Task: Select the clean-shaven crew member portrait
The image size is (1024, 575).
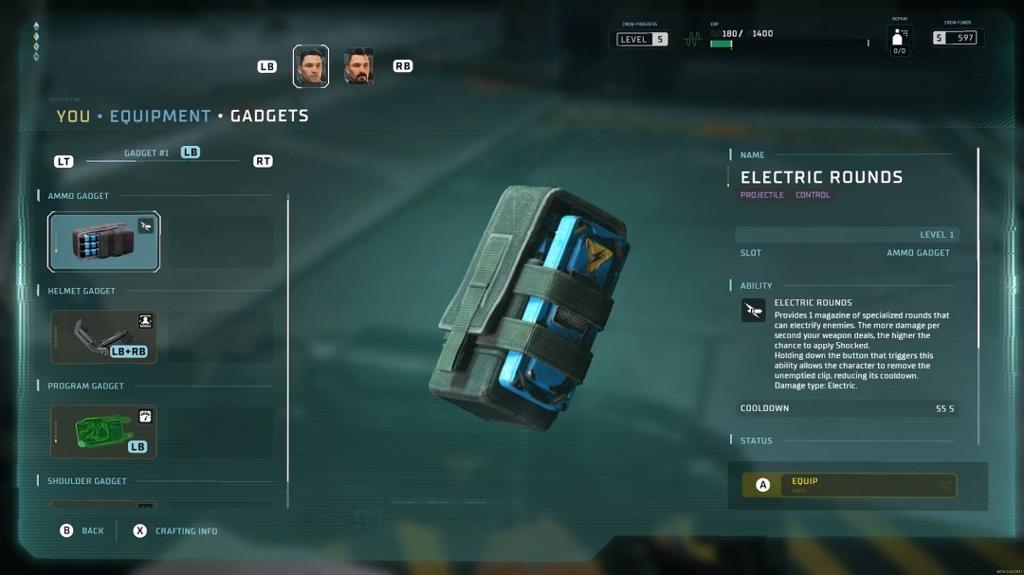Action: [x=311, y=67]
